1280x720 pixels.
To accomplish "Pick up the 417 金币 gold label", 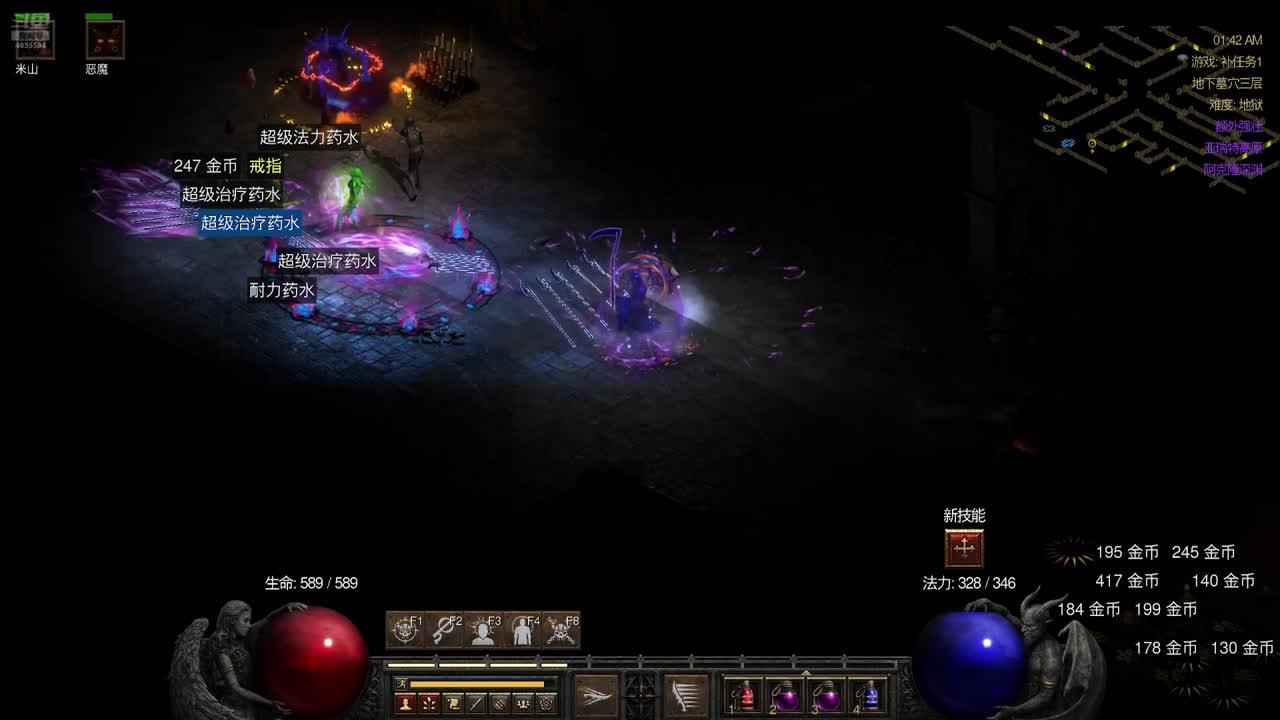I will [1127, 581].
